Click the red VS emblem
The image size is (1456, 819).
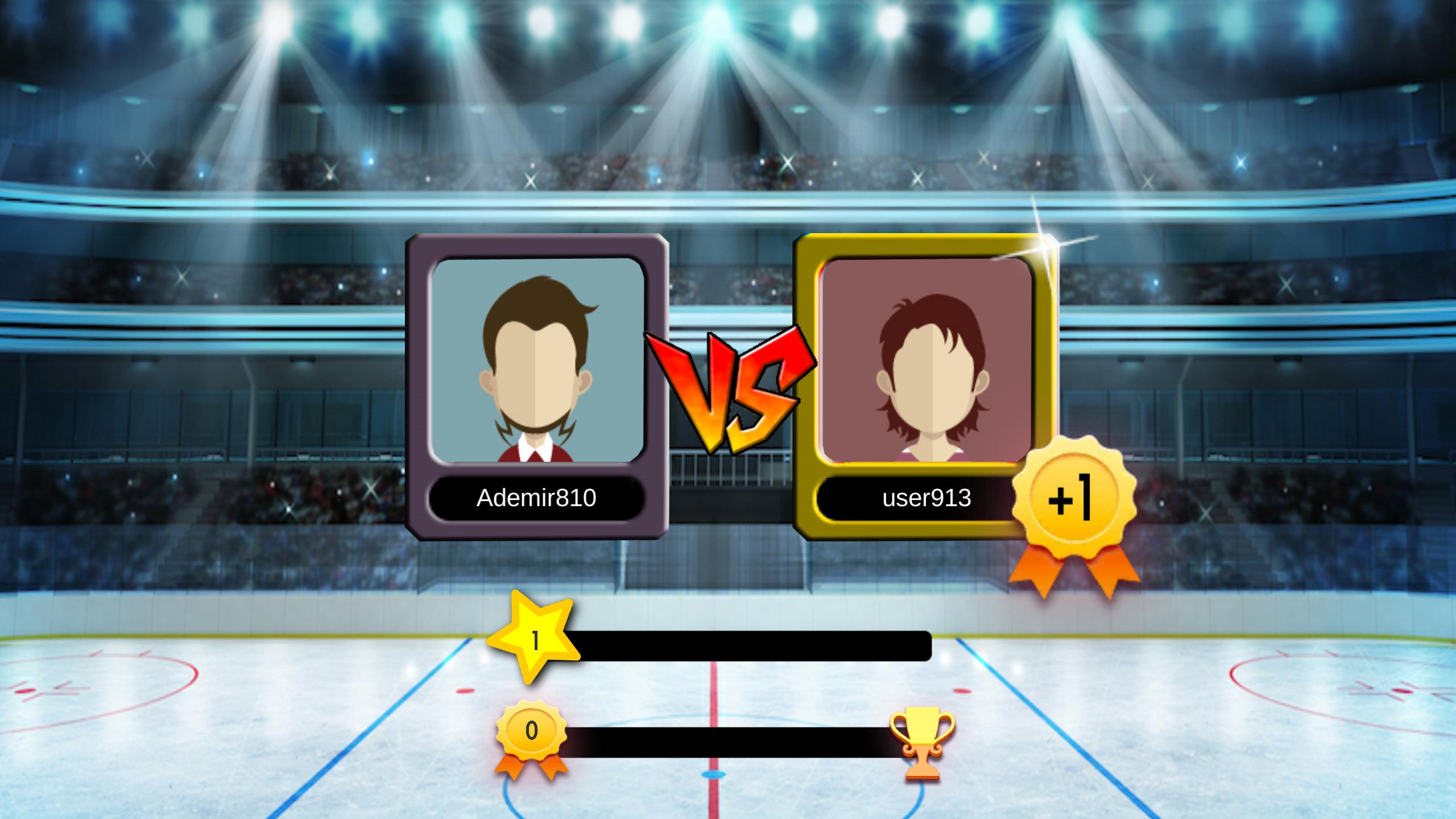pyautogui.click(x=733, y=392)
